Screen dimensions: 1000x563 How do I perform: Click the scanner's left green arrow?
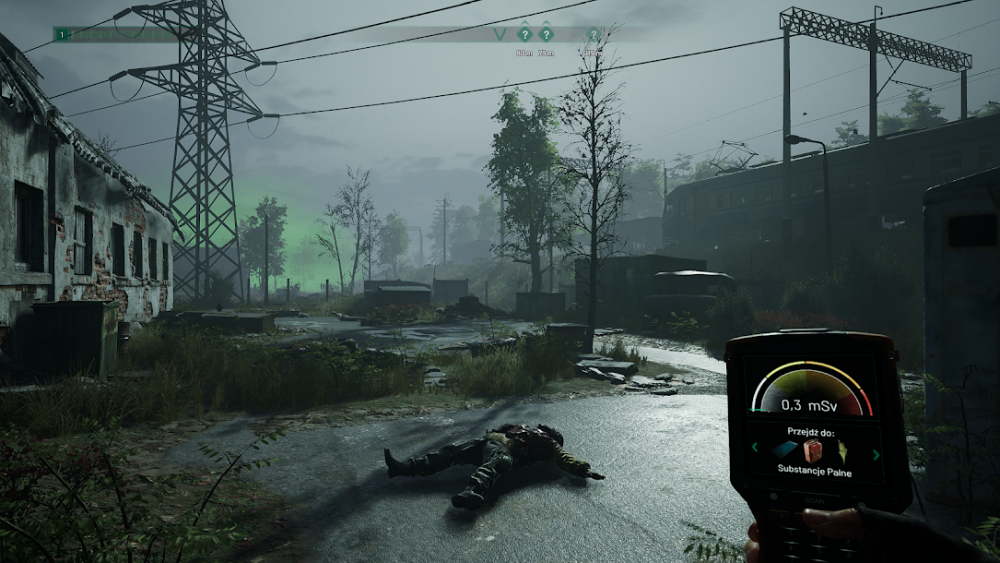755,448
